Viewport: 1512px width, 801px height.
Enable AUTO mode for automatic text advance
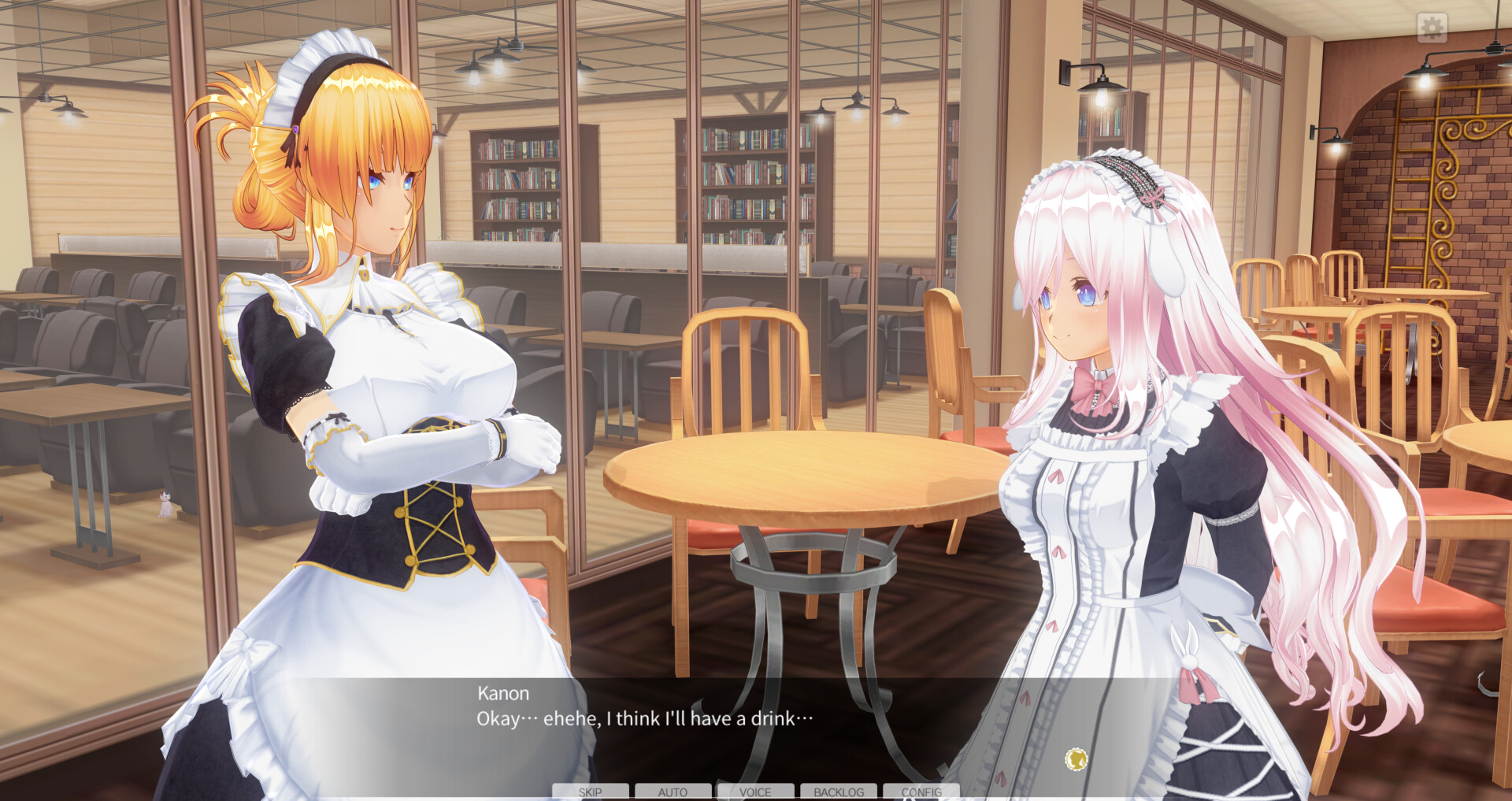[x=673, y=792]
